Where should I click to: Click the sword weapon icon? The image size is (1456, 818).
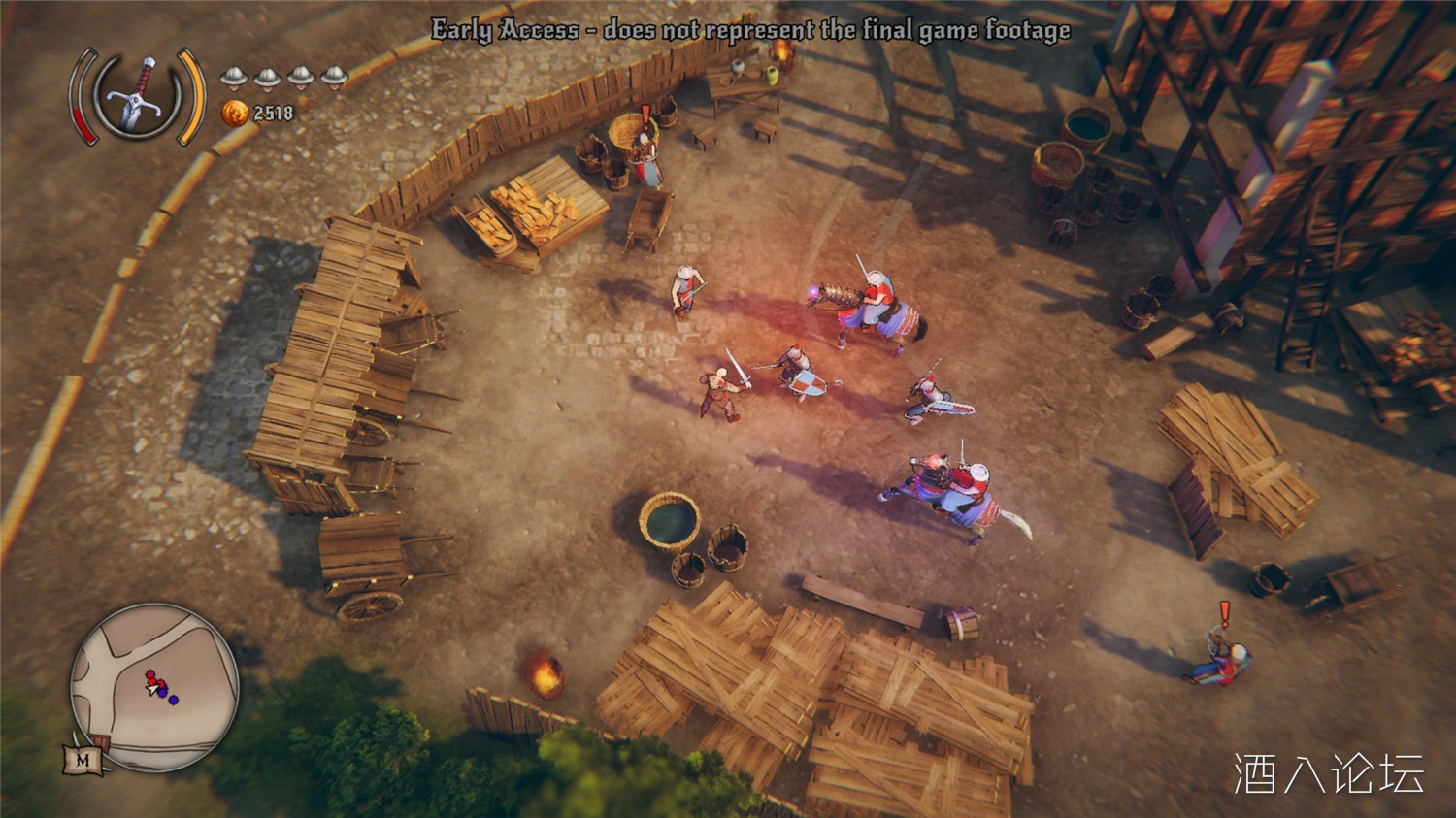pos(137,97)
